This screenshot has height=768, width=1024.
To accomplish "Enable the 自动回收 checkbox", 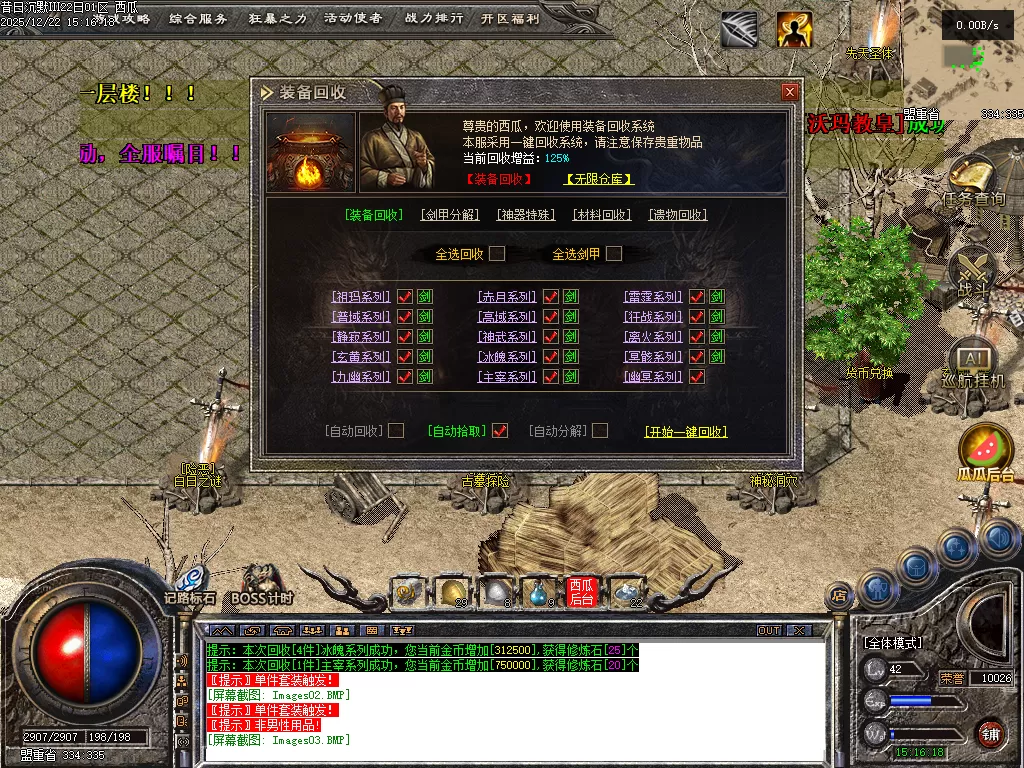I will coord(396,431).
